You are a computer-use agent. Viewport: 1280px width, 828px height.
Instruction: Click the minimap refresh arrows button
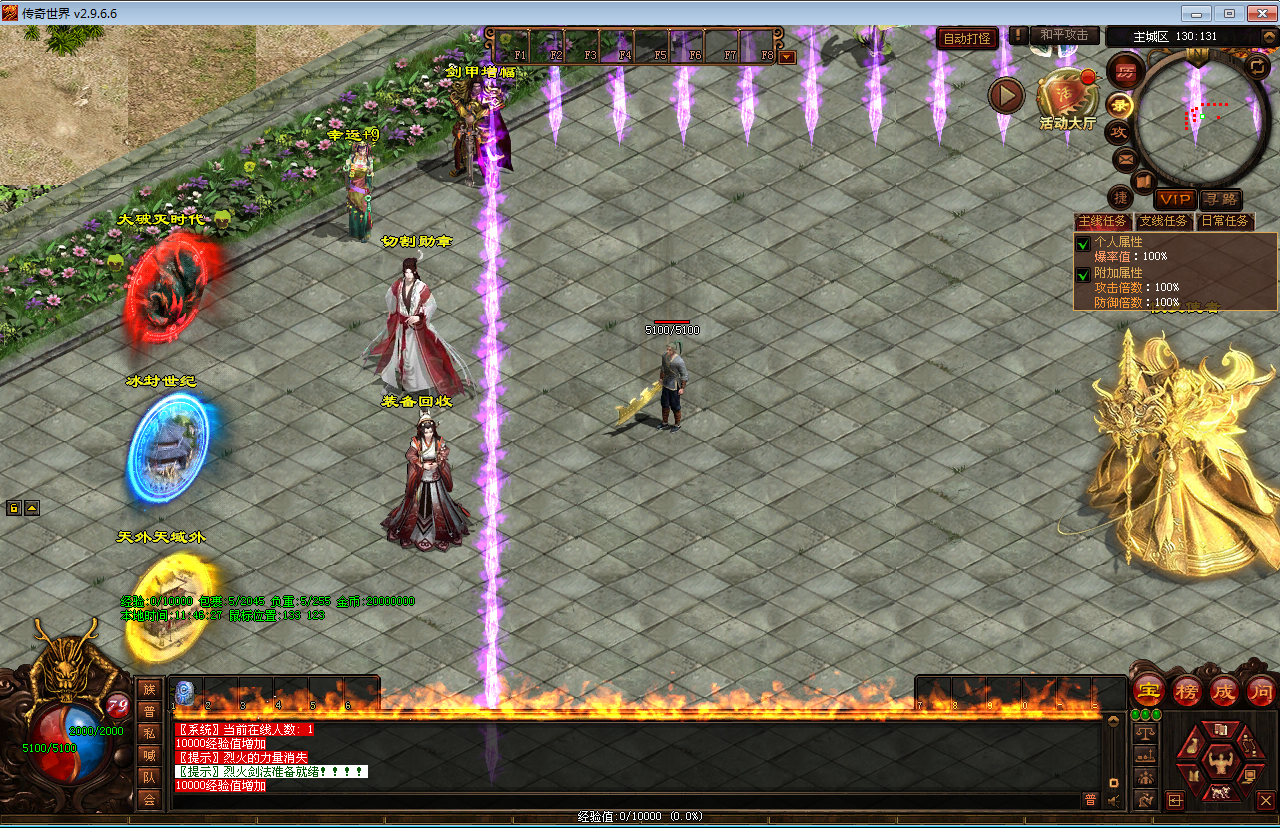(x=1257, y=66)
